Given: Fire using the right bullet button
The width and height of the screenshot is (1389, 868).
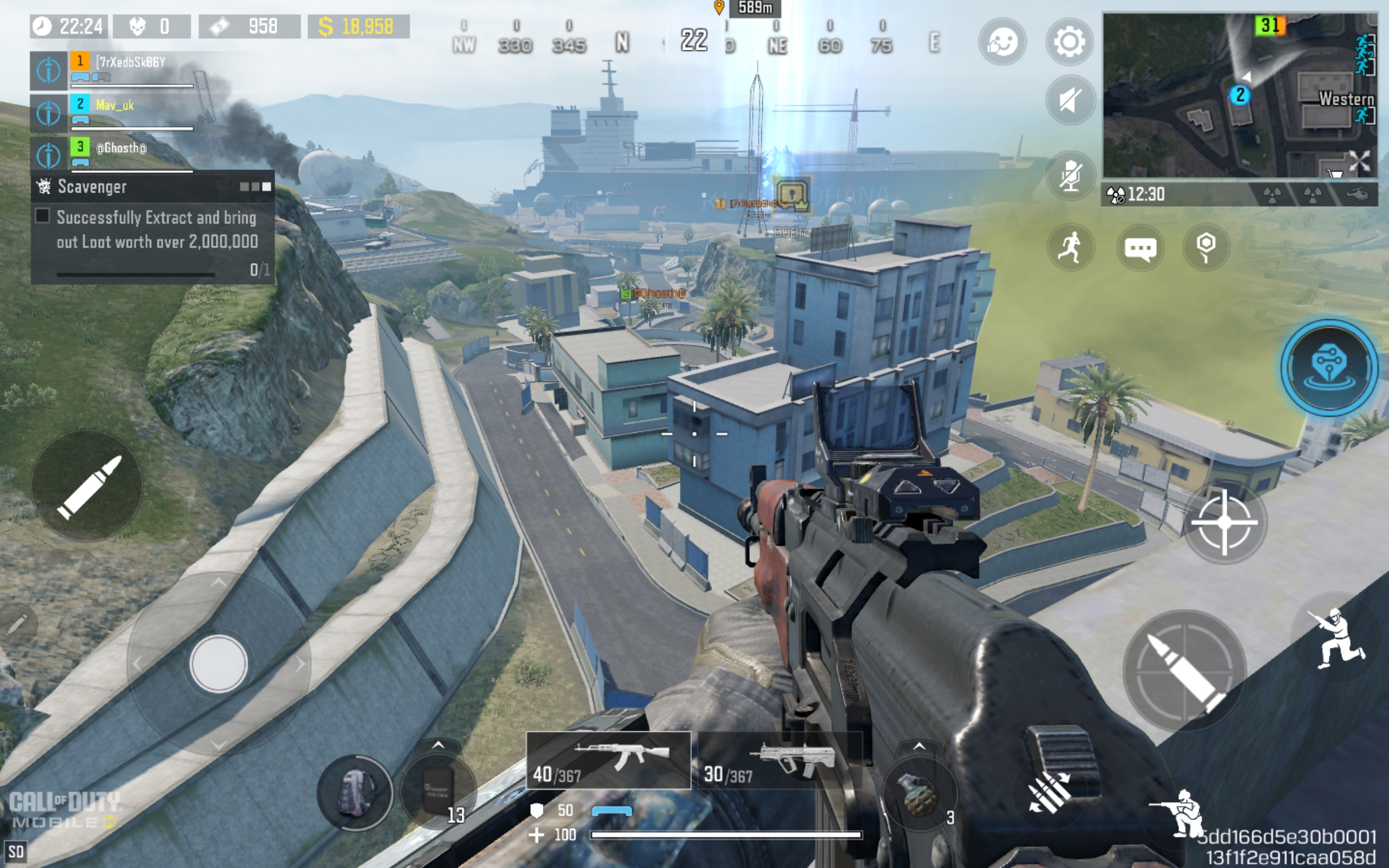Looking at the screenshot, I should tap(1184, 671).
